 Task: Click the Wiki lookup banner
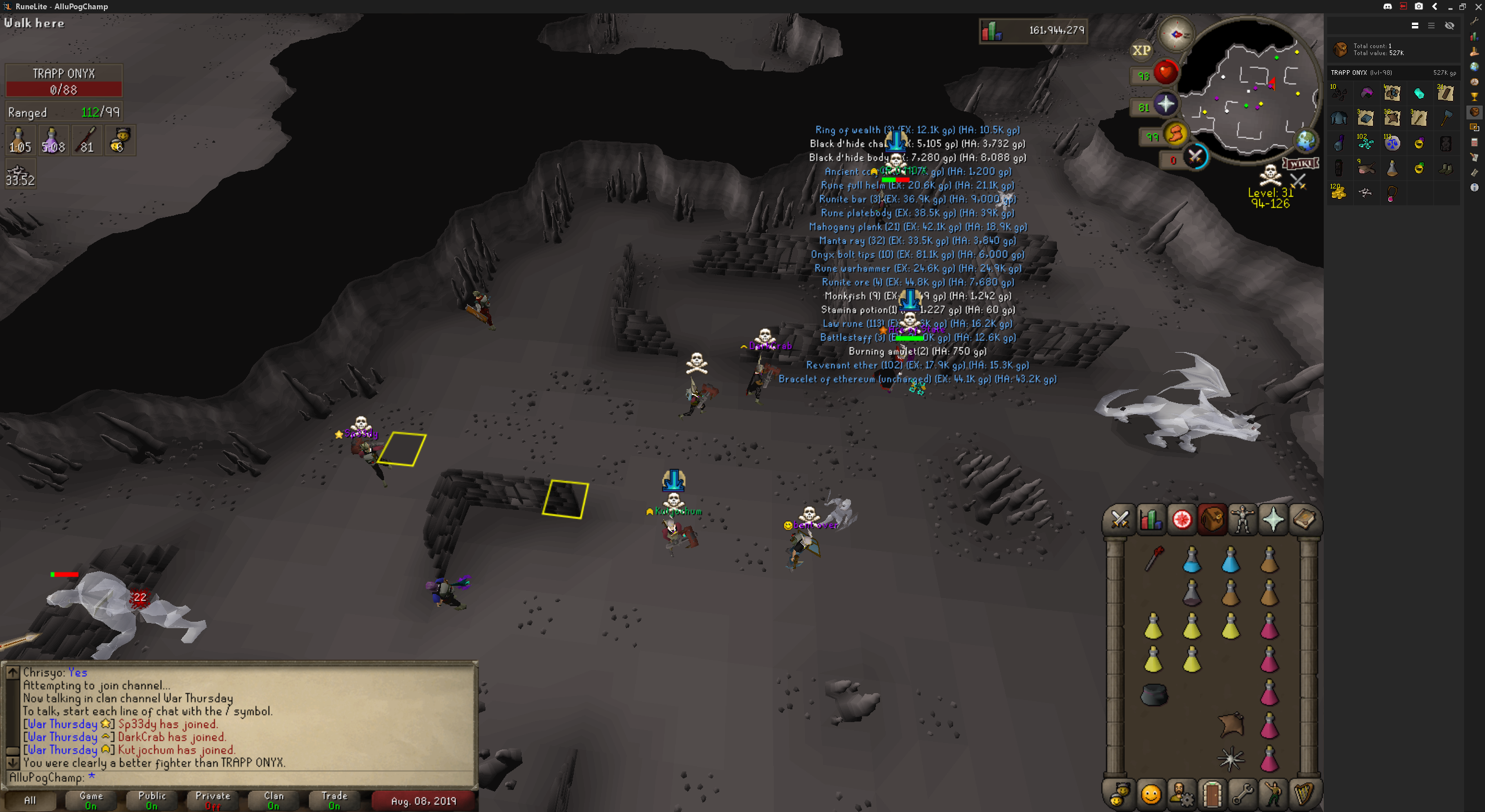pyautogui.click(x=1300, y=164)
